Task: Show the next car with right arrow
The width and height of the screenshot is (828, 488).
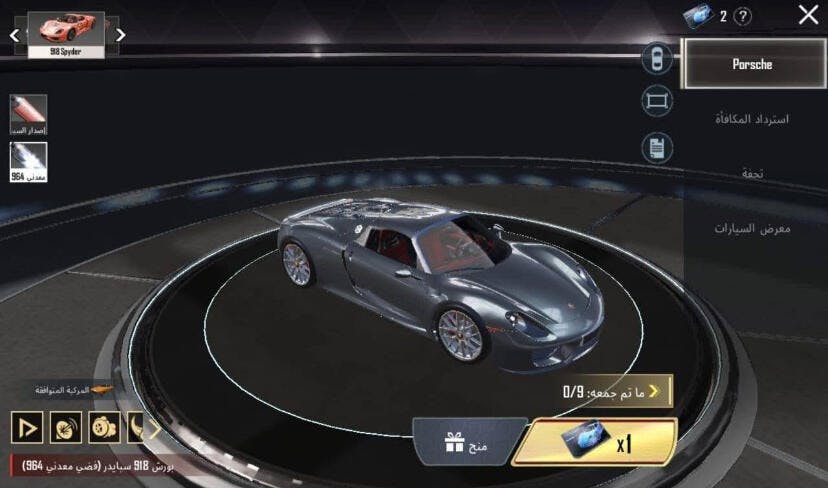Action: [x=120, y=35]
